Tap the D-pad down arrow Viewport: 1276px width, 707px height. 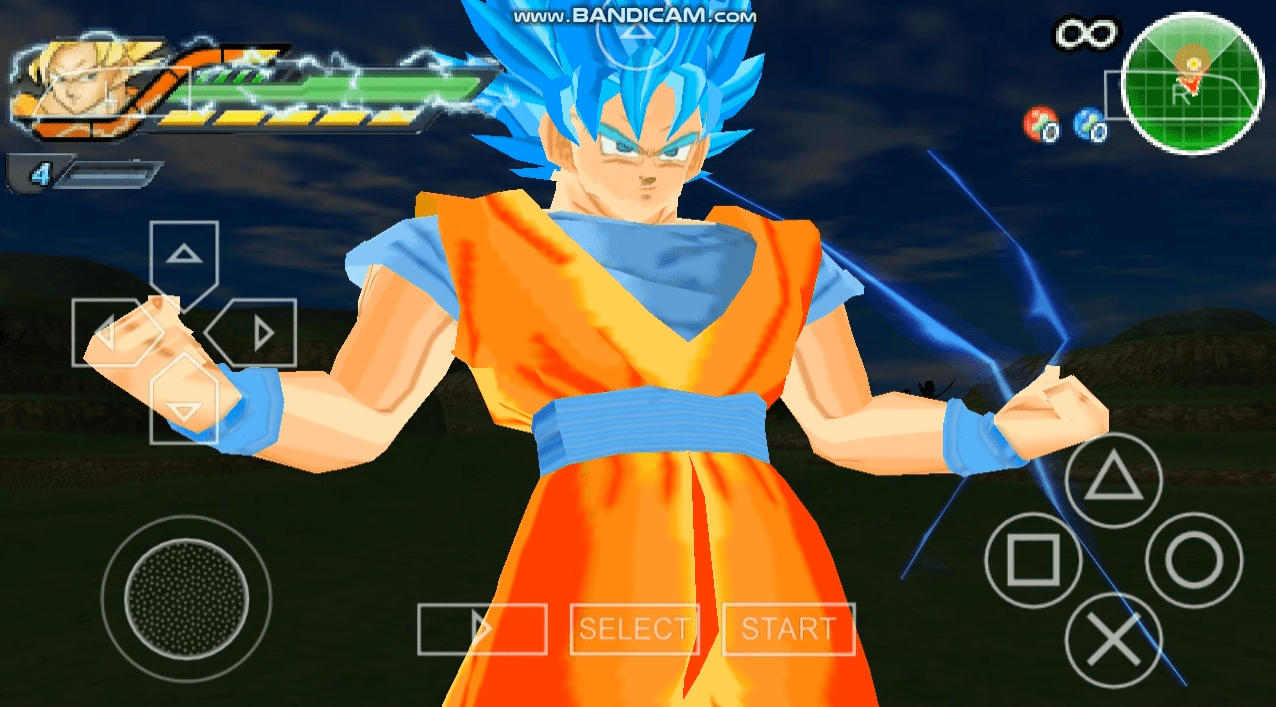[183, 408]
